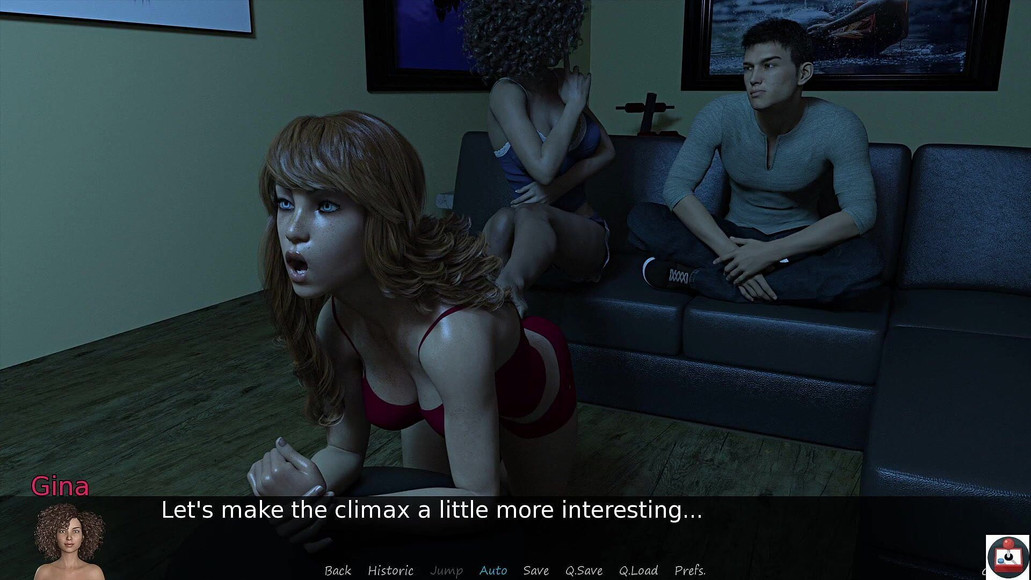
Task: Quick load with Q.Load
Action: [638, 570]
